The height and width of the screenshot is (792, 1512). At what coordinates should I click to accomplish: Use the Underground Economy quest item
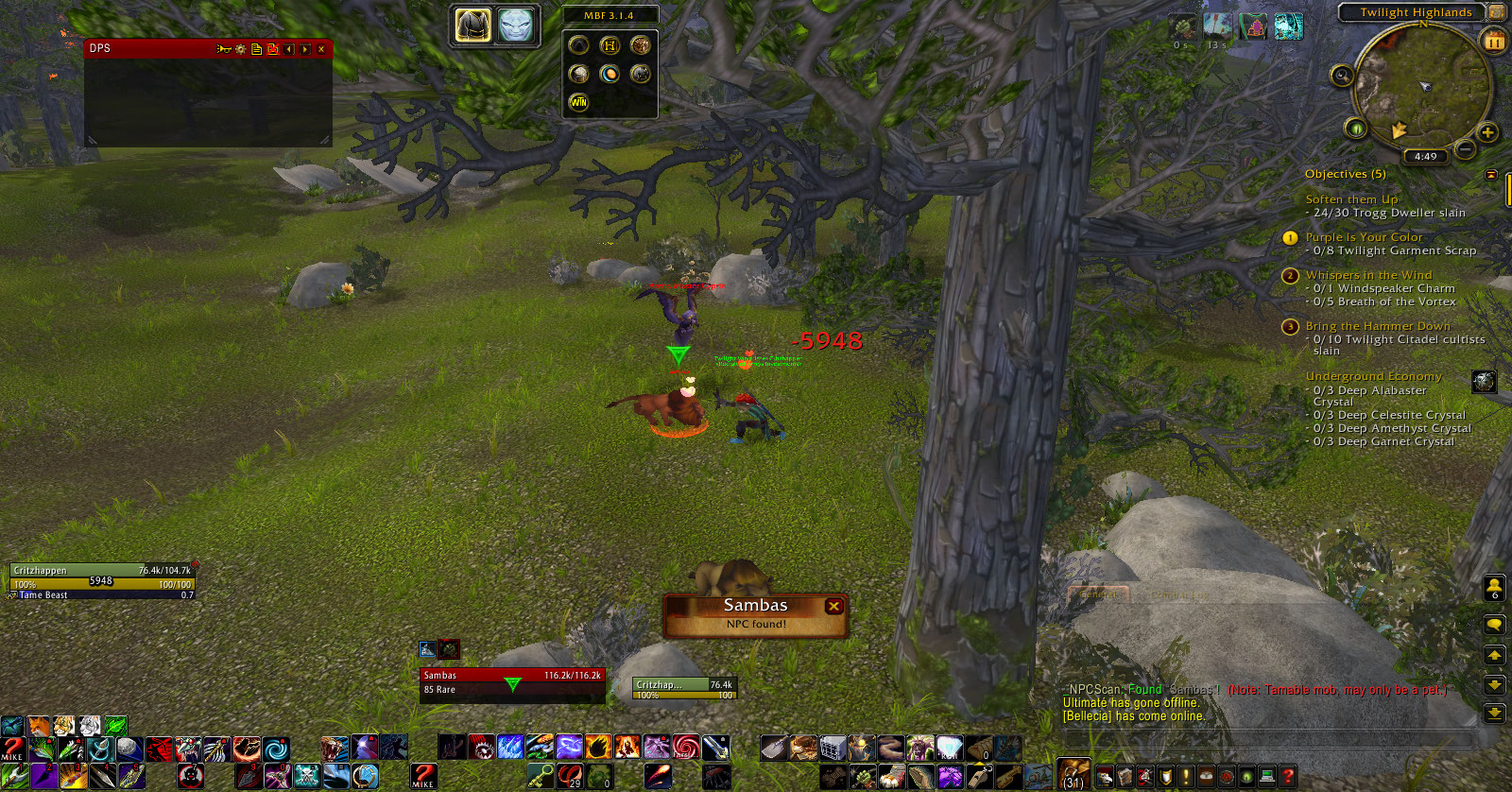pos(1484,381)
